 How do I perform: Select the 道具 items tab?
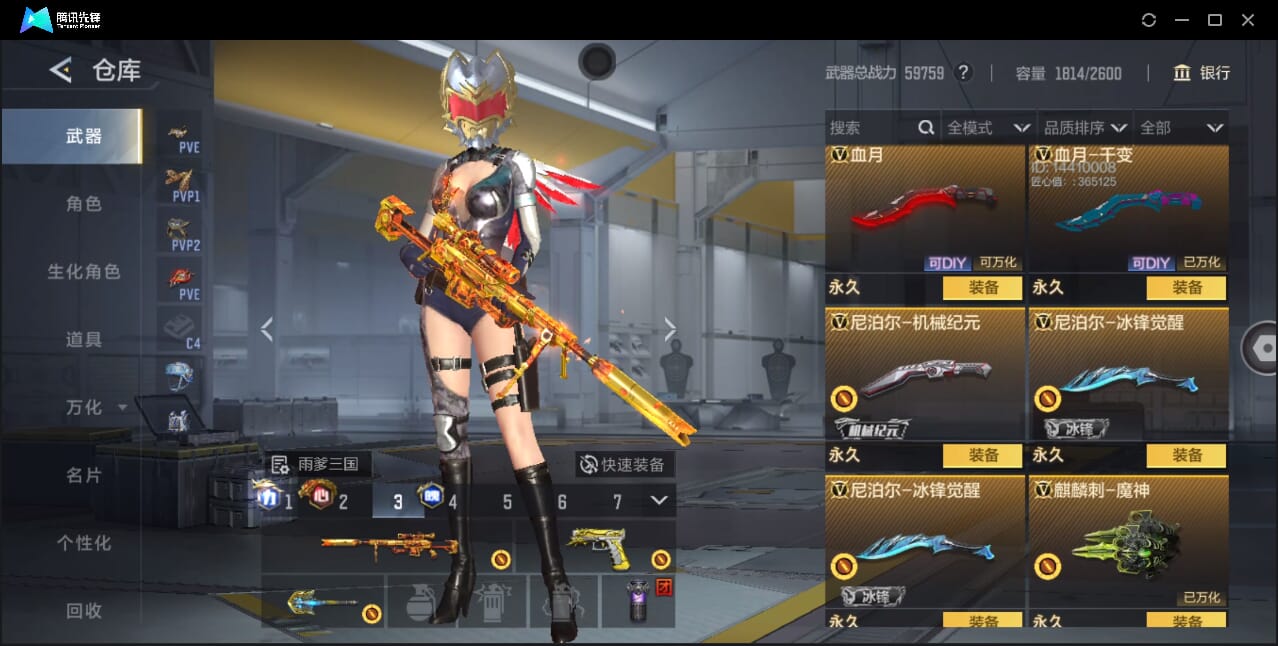click(84, 340)
